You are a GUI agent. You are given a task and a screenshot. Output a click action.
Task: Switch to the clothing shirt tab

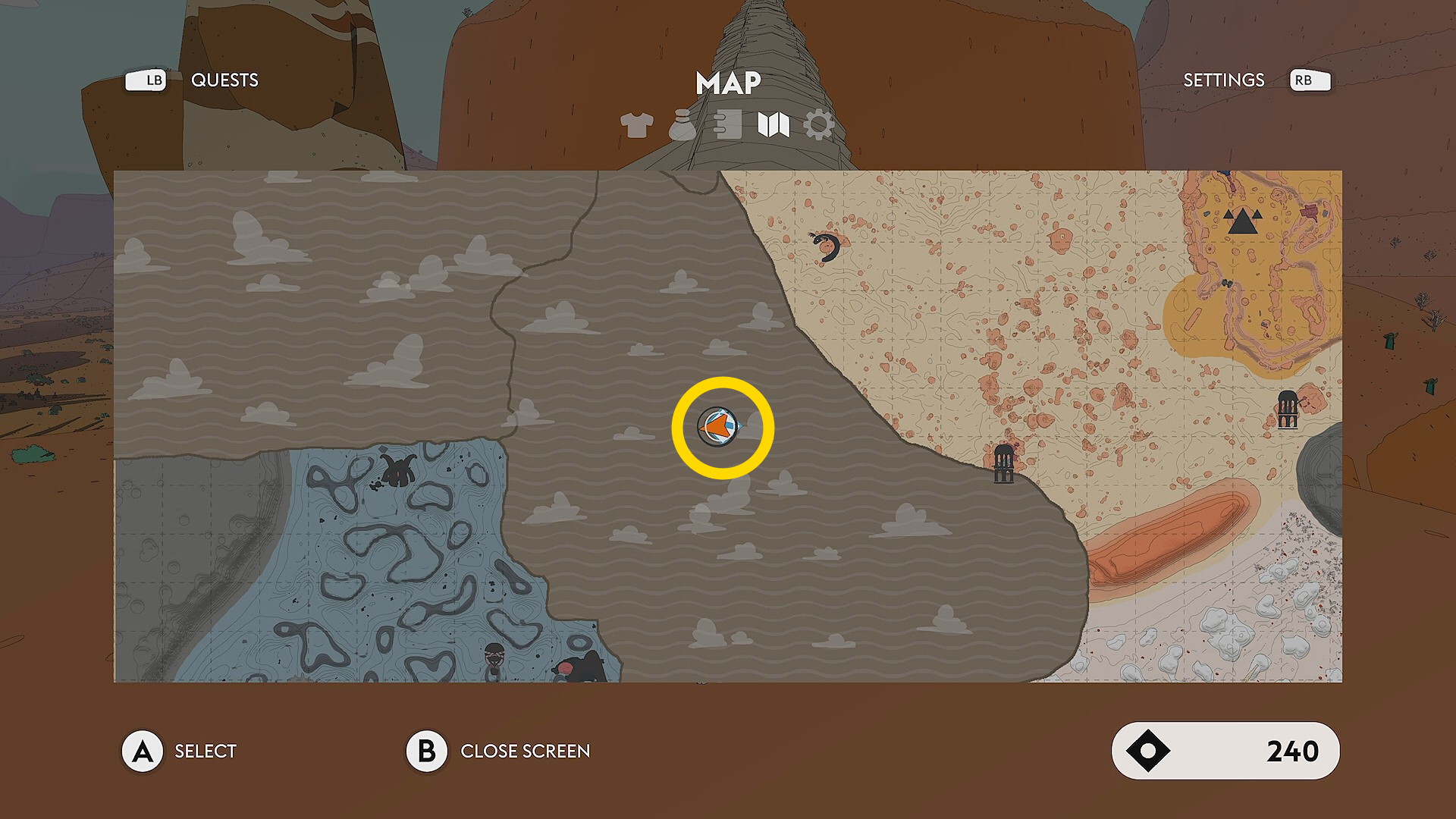[636, 125]
